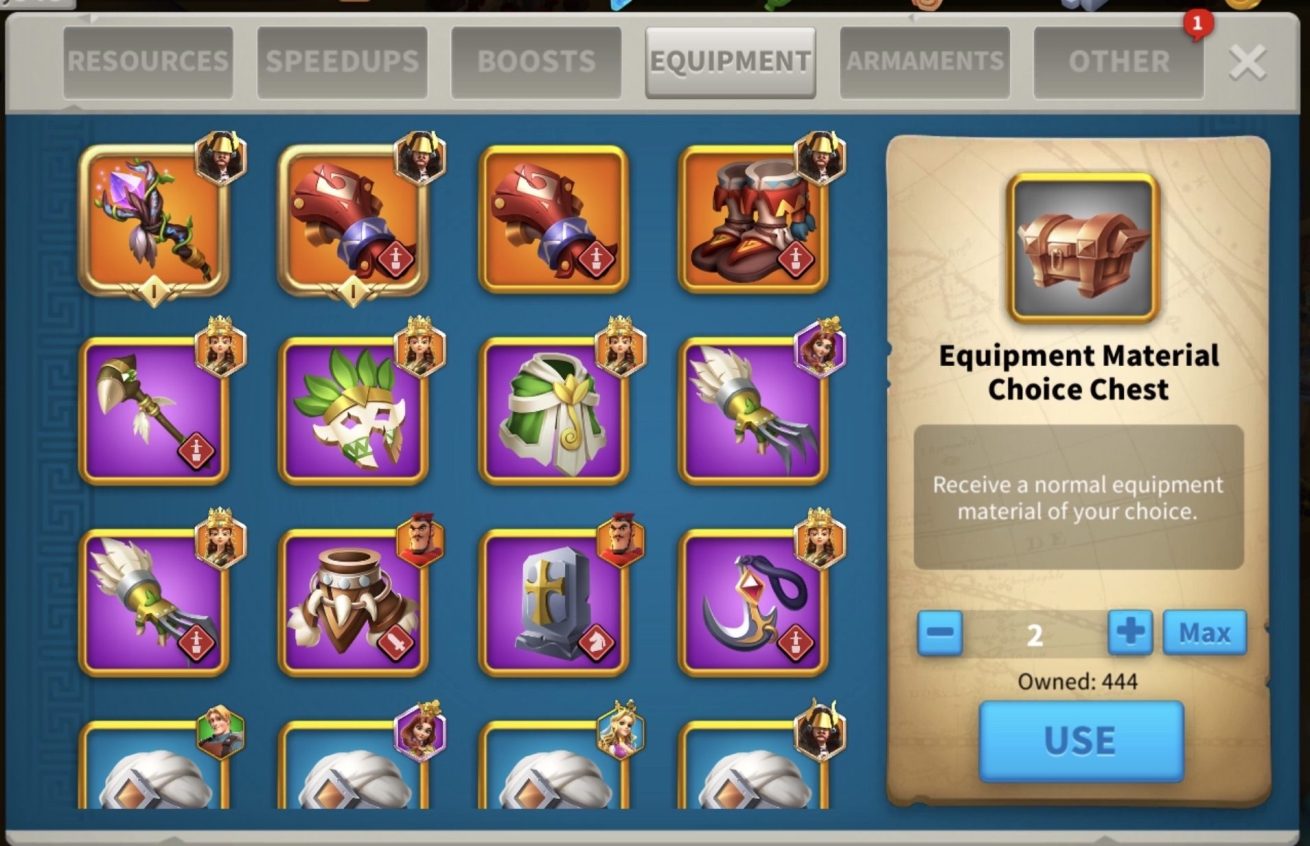1310x846 pixels.
Task: Pick the crescent blade pendant accessory
Action: click(753, 603)
